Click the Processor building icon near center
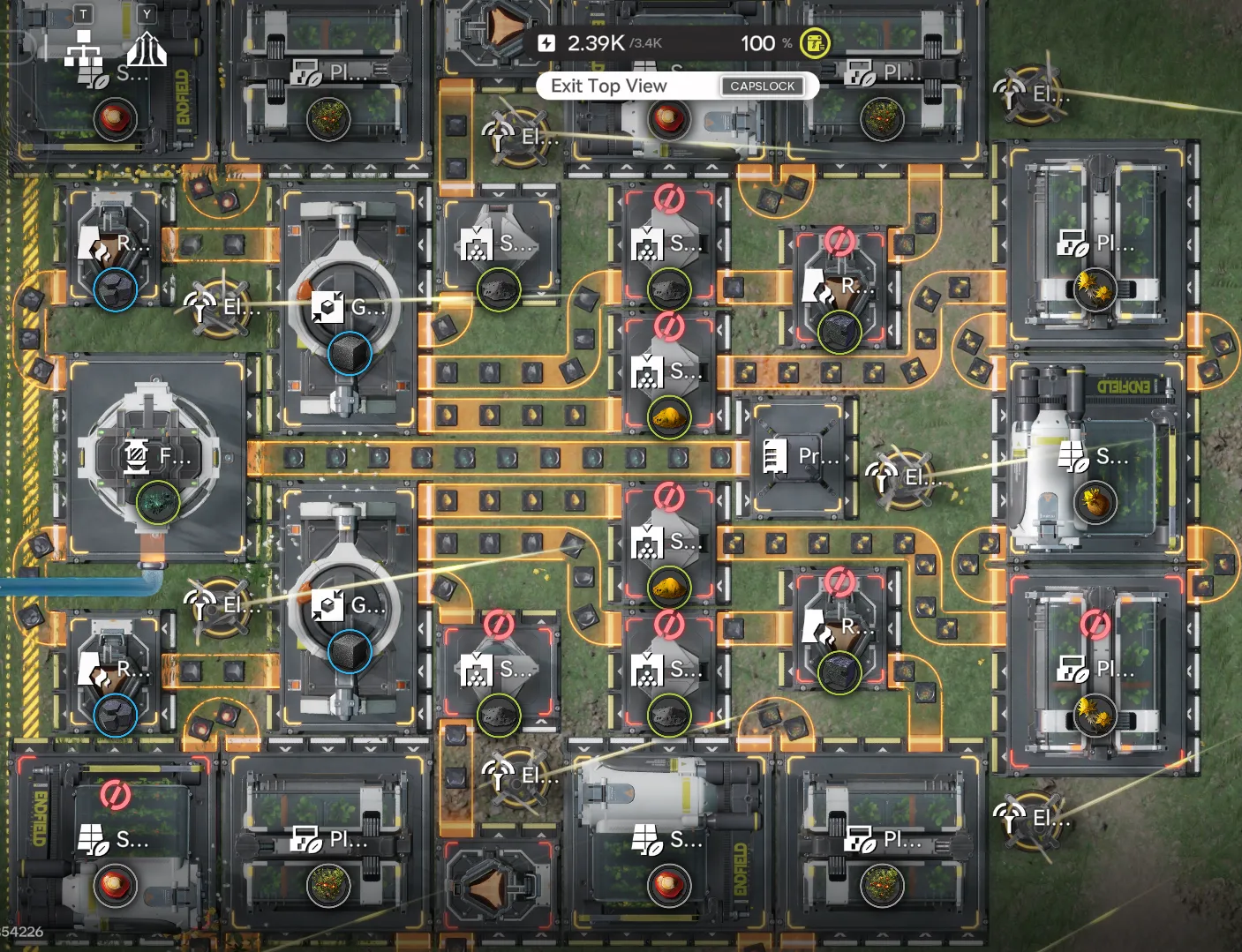This screenshot has width=1242, height=952. tap(776, 454)
